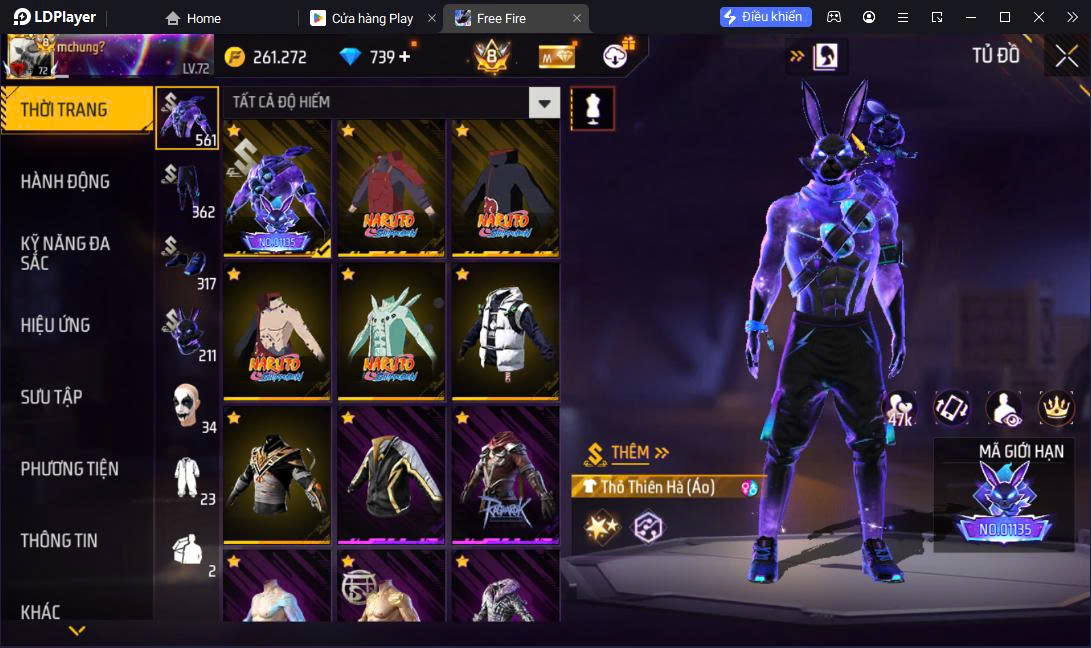Viewport: 1091px width, 648px height.
Task: Switch to the pants subcategory with 362 items
Action: [x=187, y=190]
